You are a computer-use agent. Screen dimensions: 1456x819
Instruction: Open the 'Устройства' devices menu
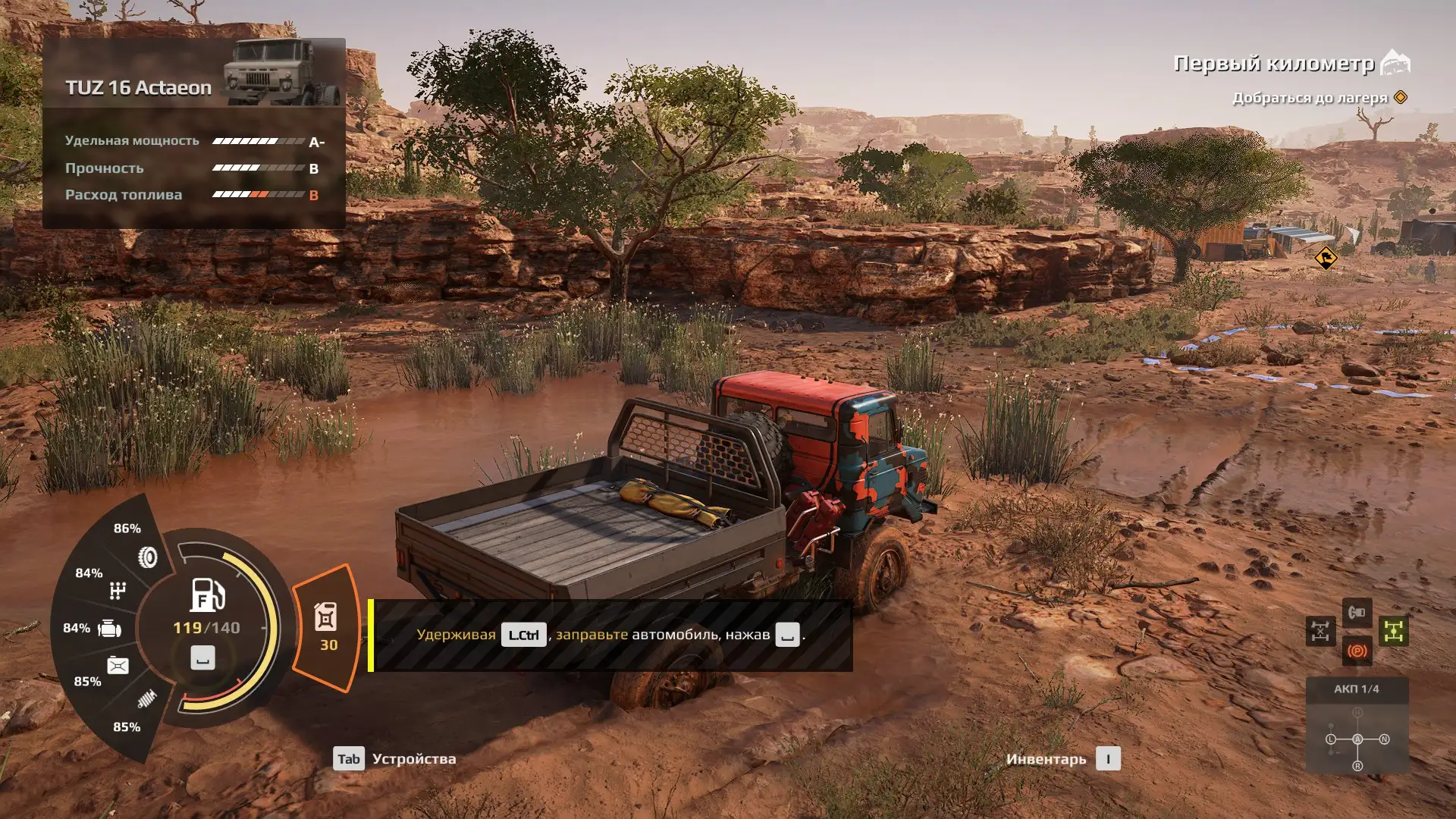(395, 759)
